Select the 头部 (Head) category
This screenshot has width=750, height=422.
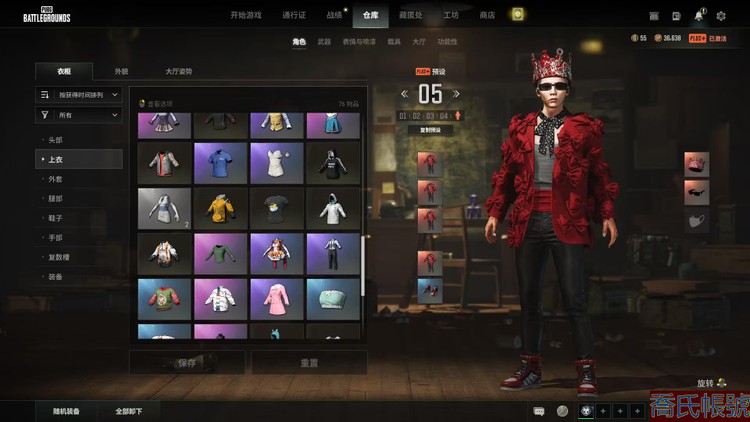click(56, 140)
